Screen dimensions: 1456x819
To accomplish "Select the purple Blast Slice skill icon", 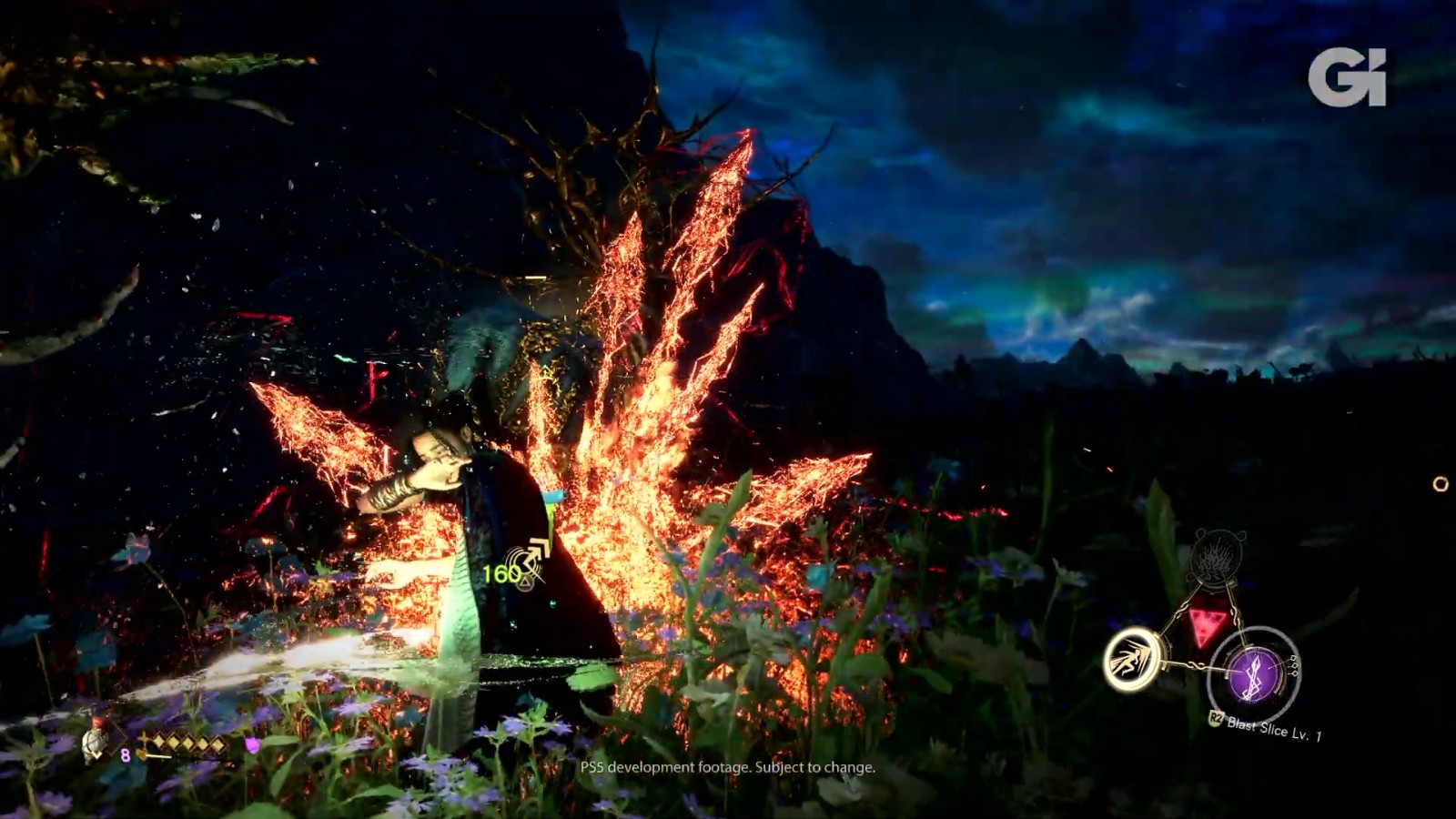I will [x=1251, y=673].
